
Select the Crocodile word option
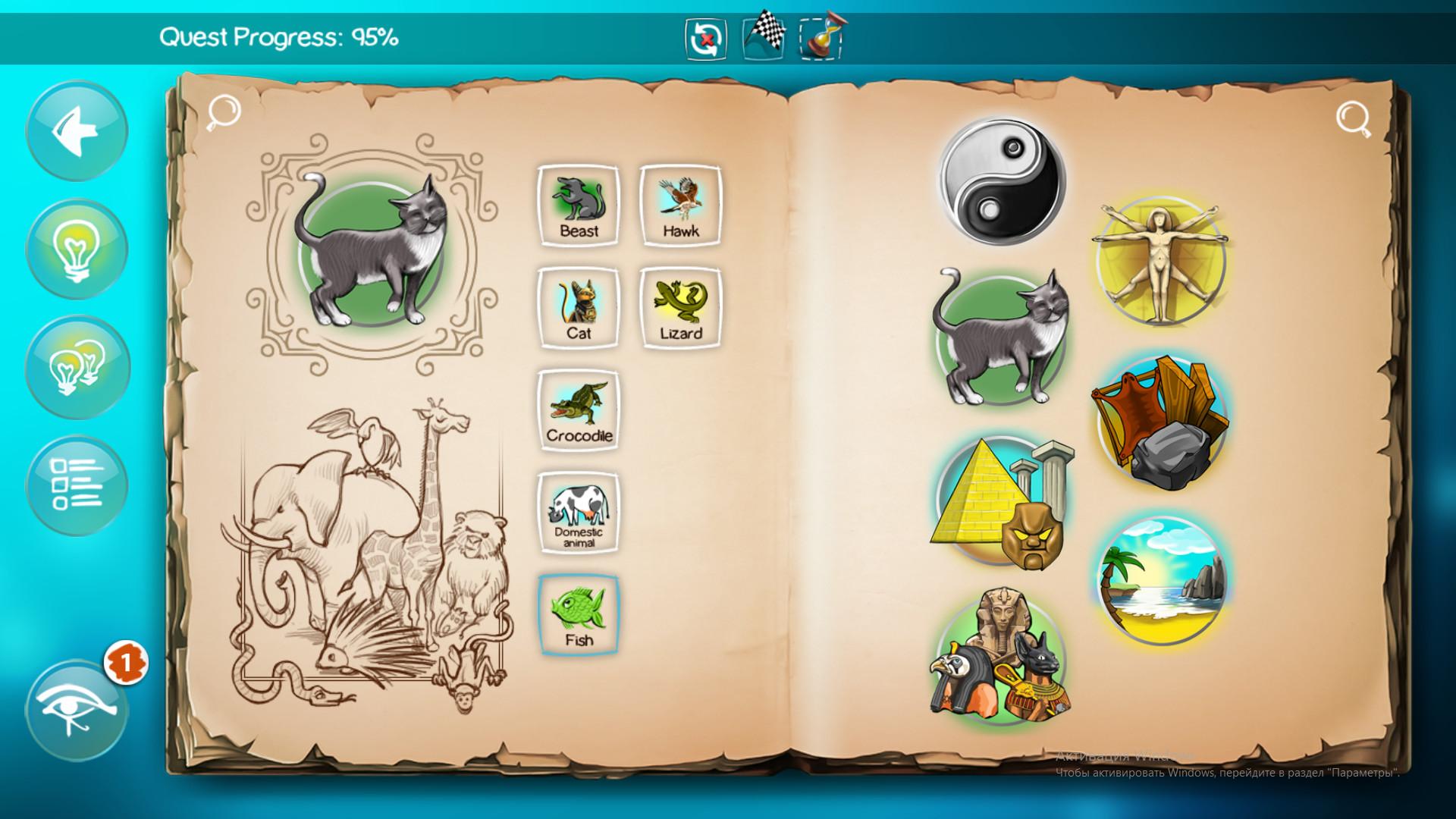point(578,409)
